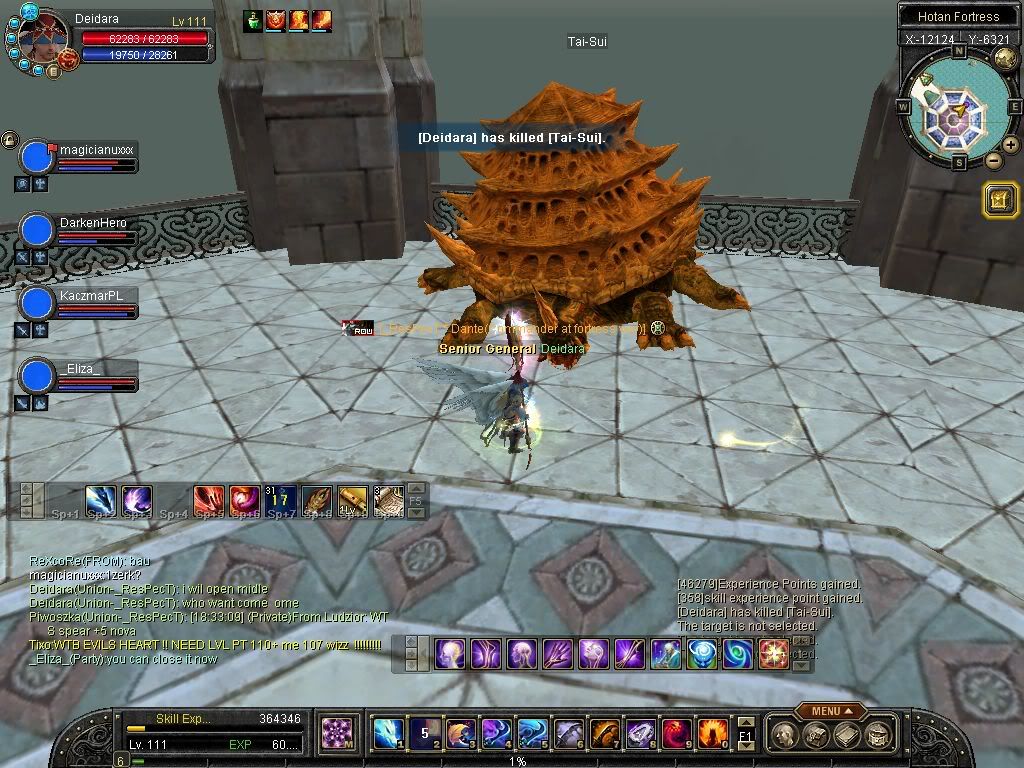Use the red swirl skill in slot 9

pos(676,734)
